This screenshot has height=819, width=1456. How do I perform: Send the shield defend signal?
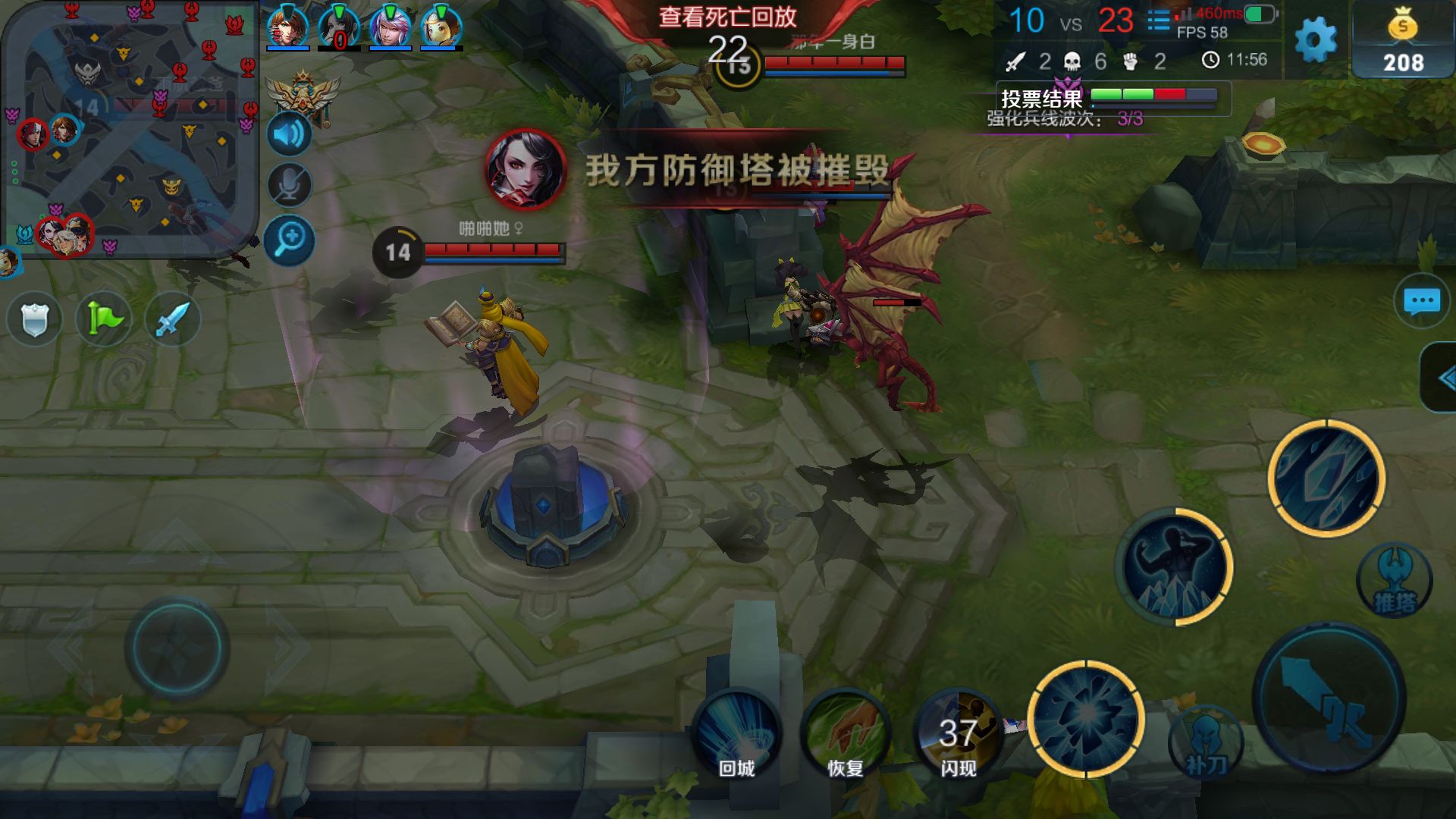pos(34,318)
